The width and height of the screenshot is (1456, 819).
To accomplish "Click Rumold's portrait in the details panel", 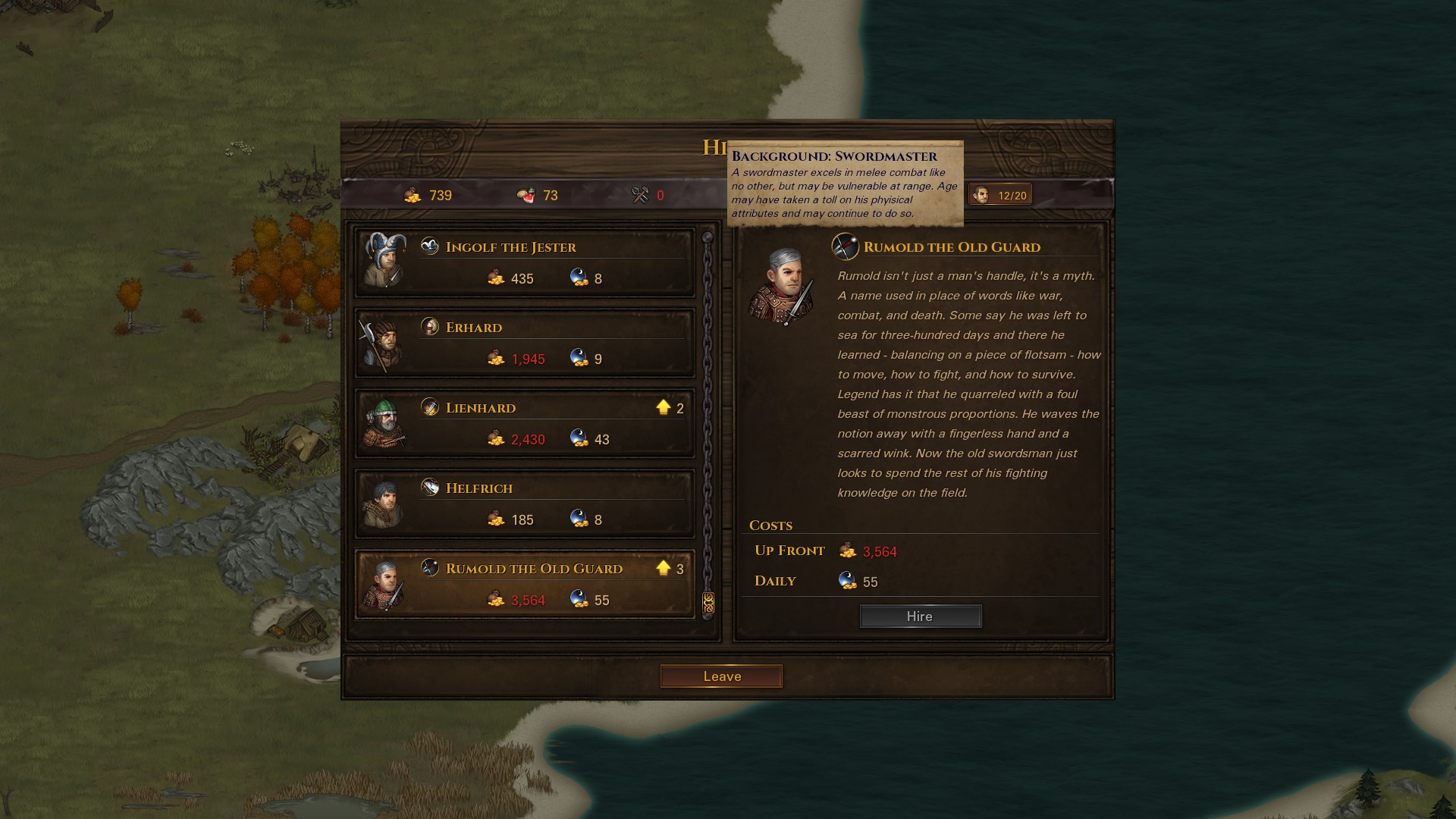I will pyautogui.click(x=781, y=286).
